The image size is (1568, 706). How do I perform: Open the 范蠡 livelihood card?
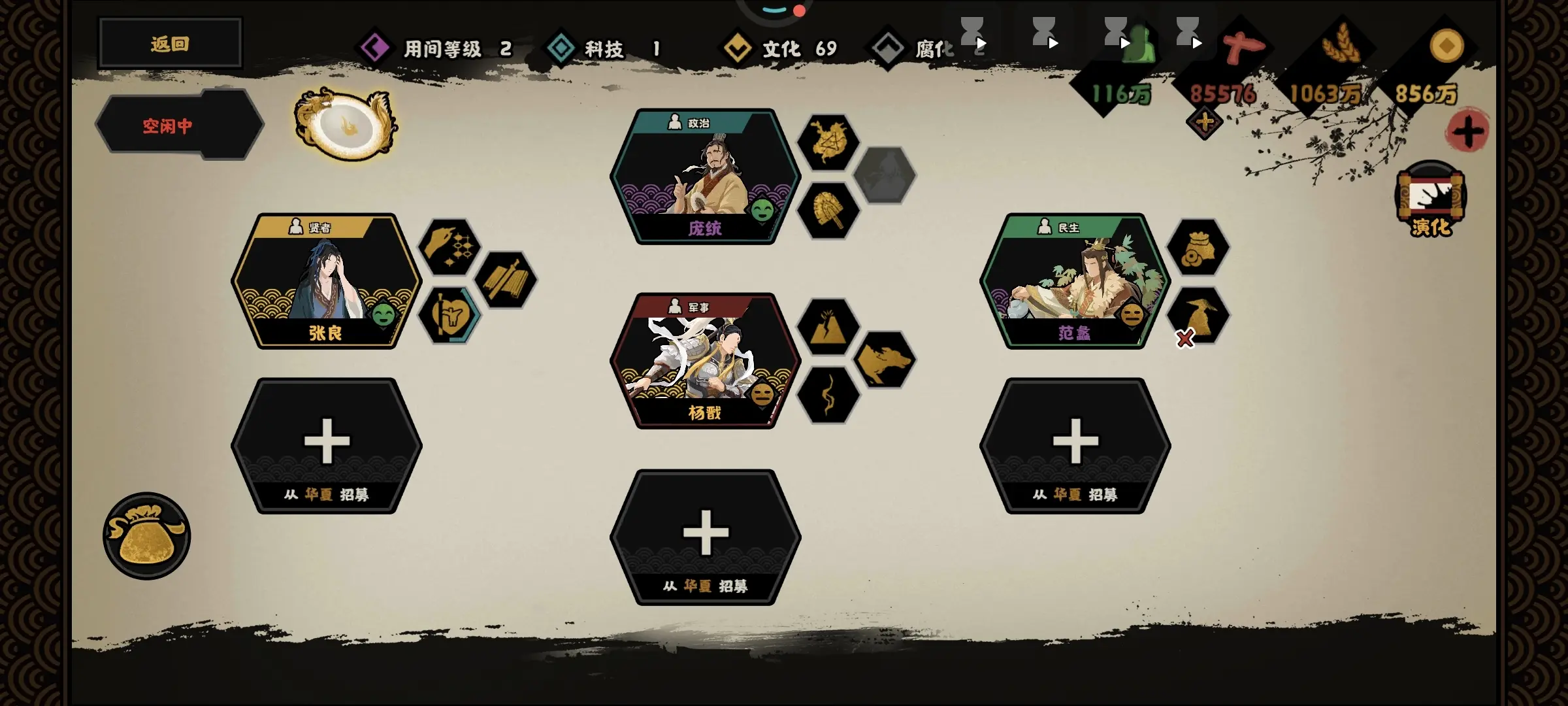point(1075,281)
